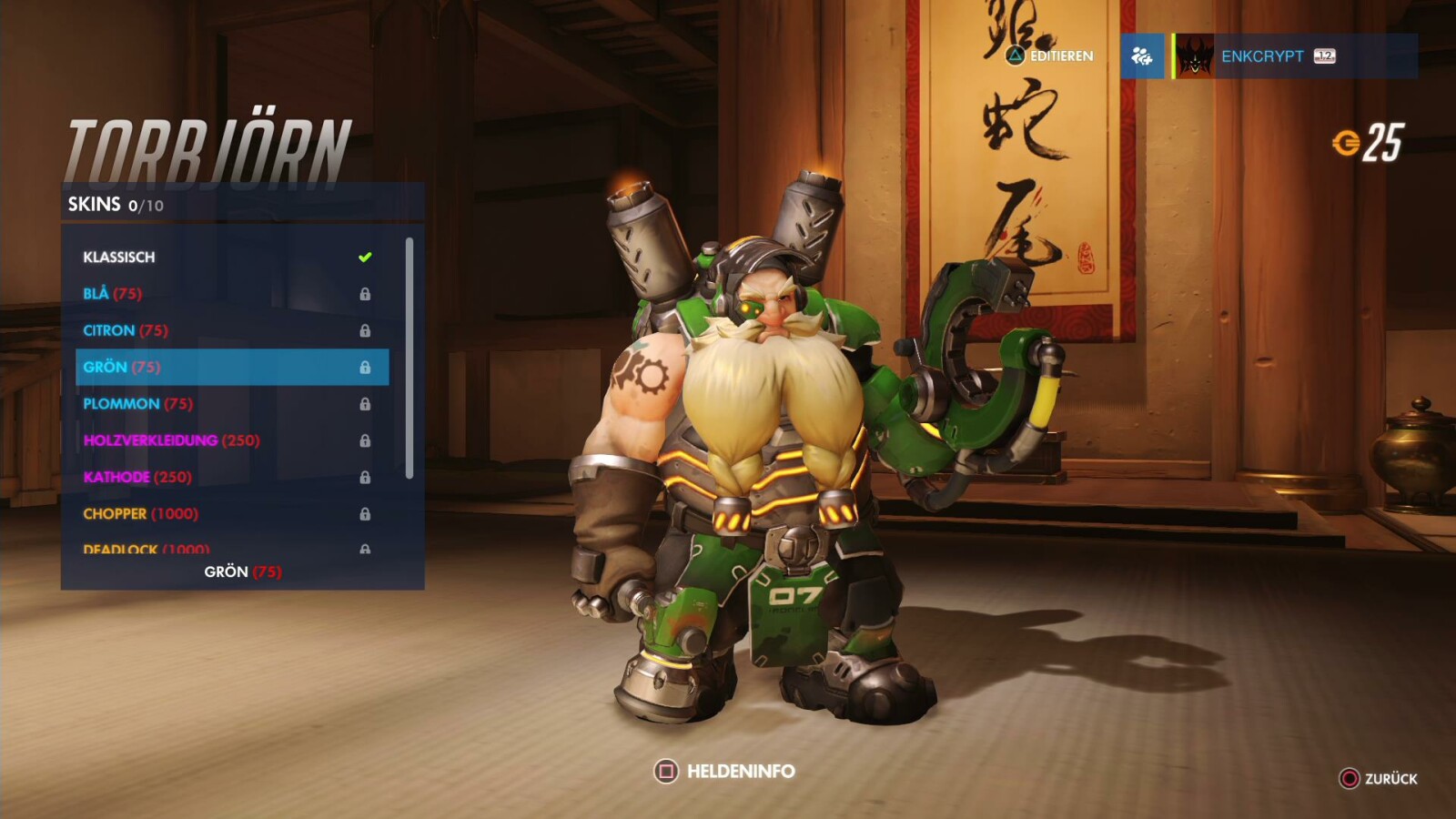Click the lock icon next to BLÅ skin
Viewport: 1456px width, 819px height.
point(366,294)
